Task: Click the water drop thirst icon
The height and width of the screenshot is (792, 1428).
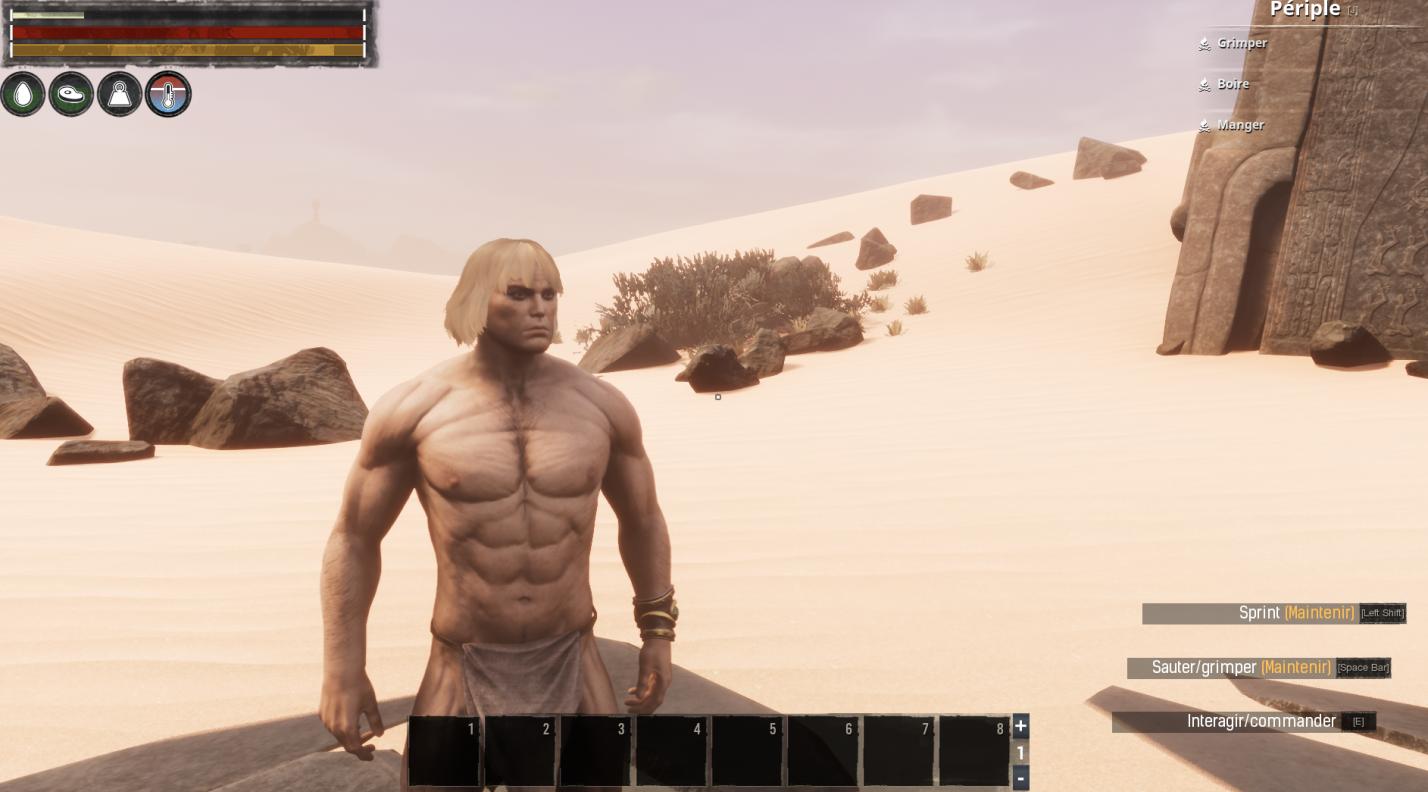Action: click(22, 94)
